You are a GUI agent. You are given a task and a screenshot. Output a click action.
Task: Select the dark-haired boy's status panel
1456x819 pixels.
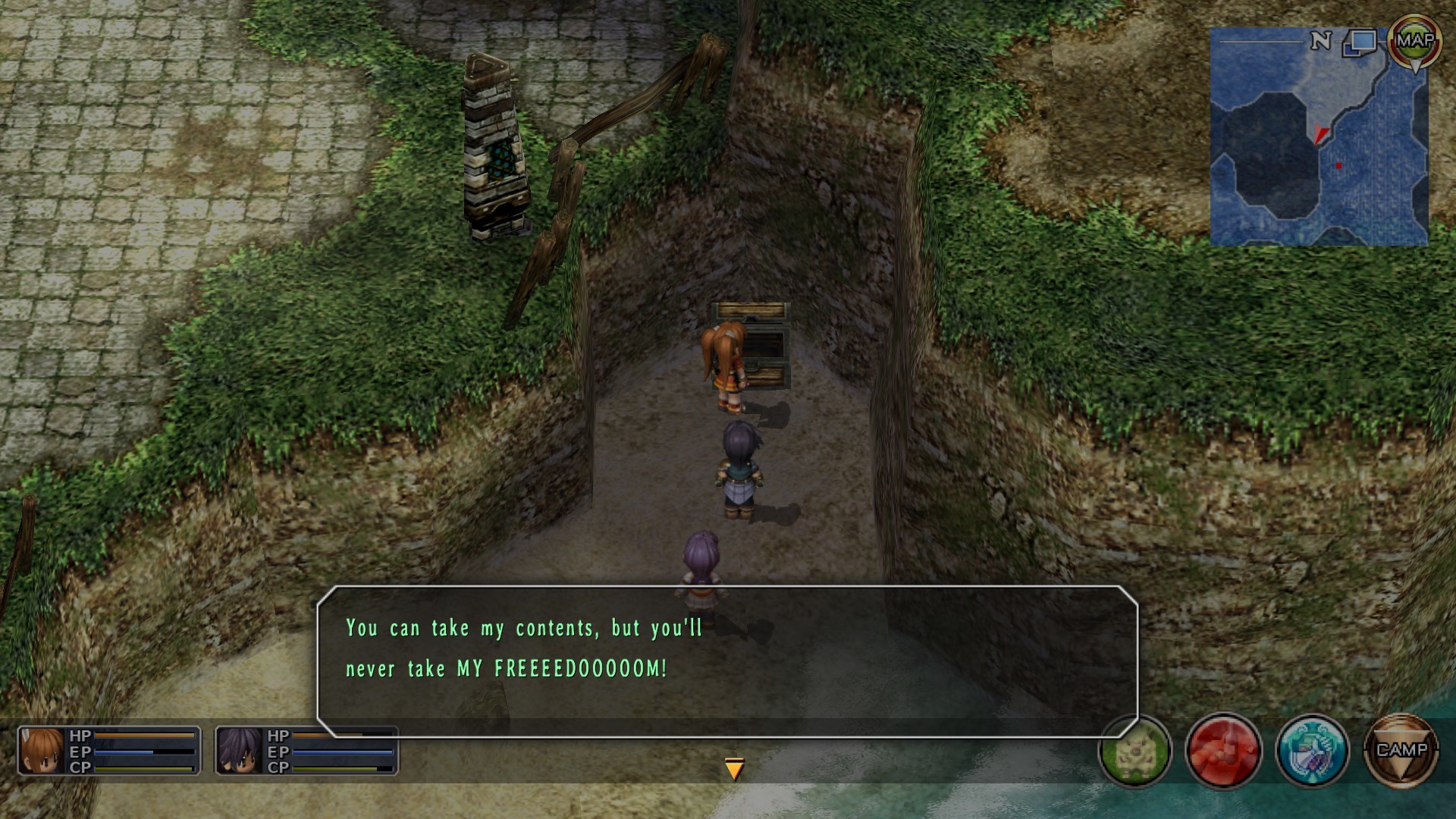coord(306,751)
